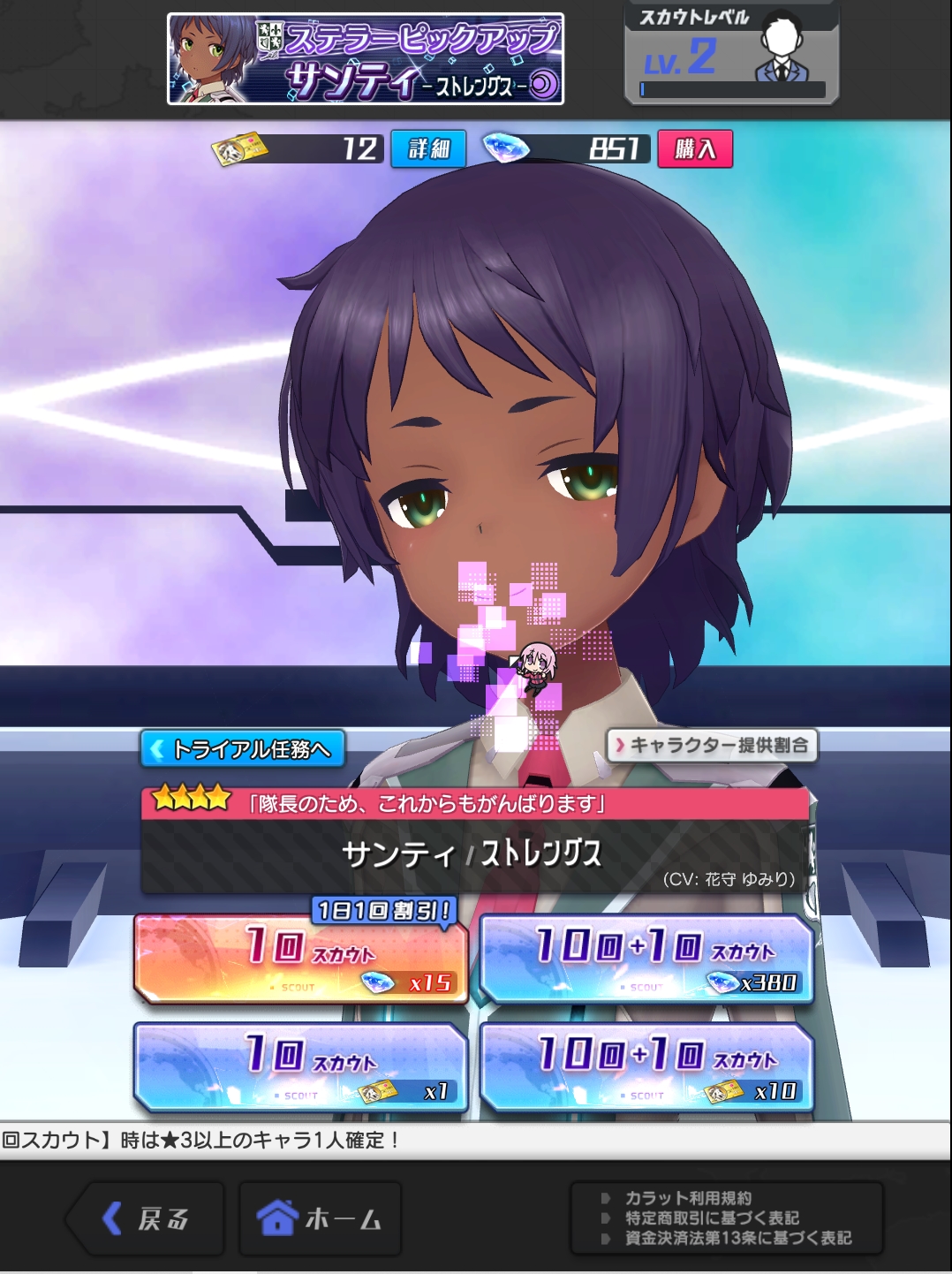Select the Stellar Pickup サンティ banner
Viewport: 952px width, 1274px height.
(x=366, y=59)
